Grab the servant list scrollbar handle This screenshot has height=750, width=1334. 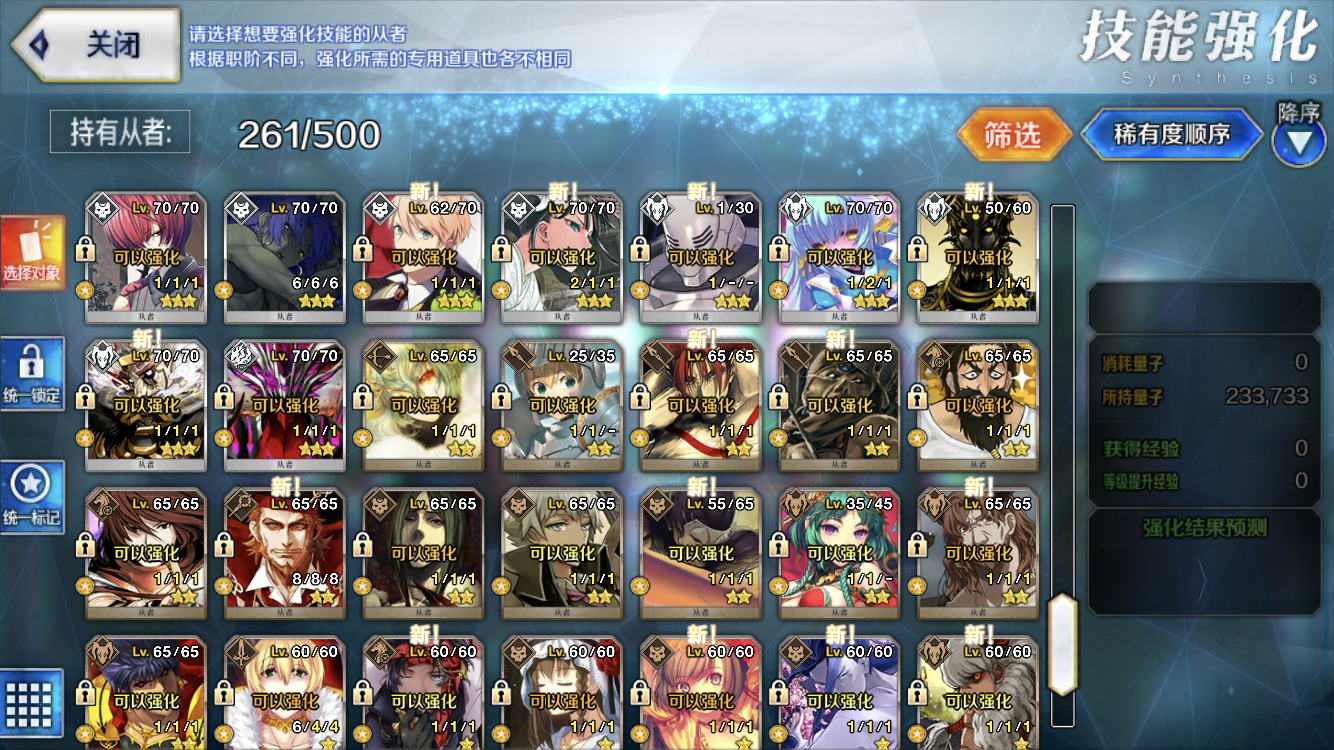[x=1062, y=644]
